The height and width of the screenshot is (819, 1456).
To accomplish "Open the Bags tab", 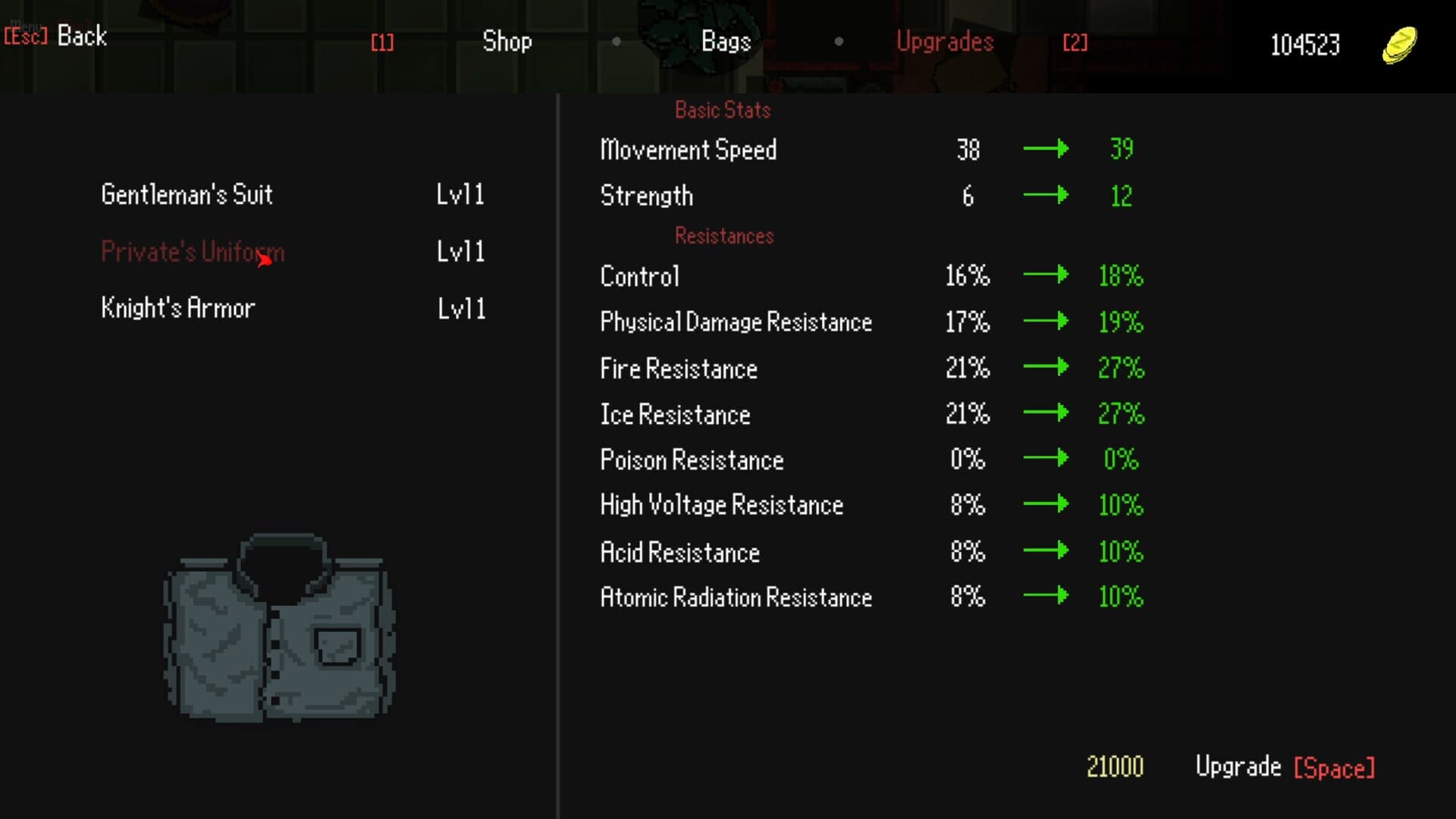I will tap(724, 42).
